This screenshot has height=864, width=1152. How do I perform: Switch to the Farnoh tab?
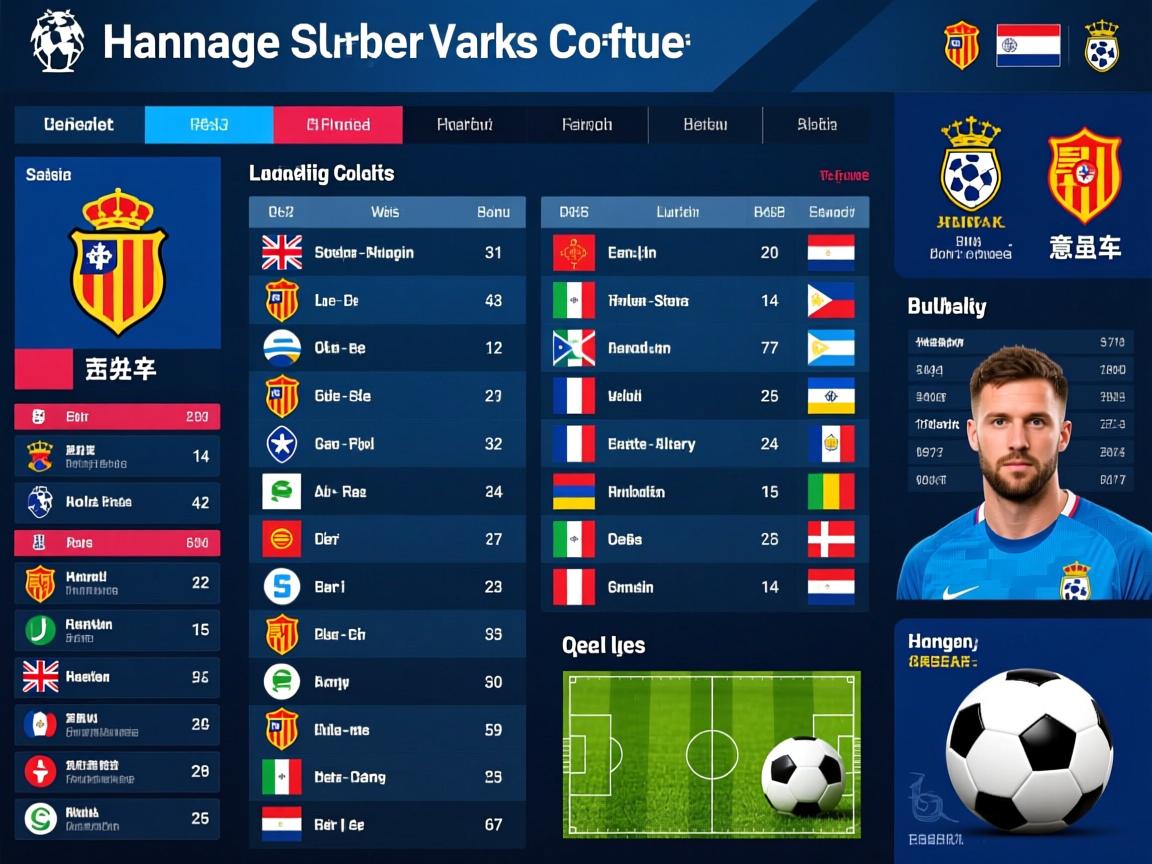587,125
